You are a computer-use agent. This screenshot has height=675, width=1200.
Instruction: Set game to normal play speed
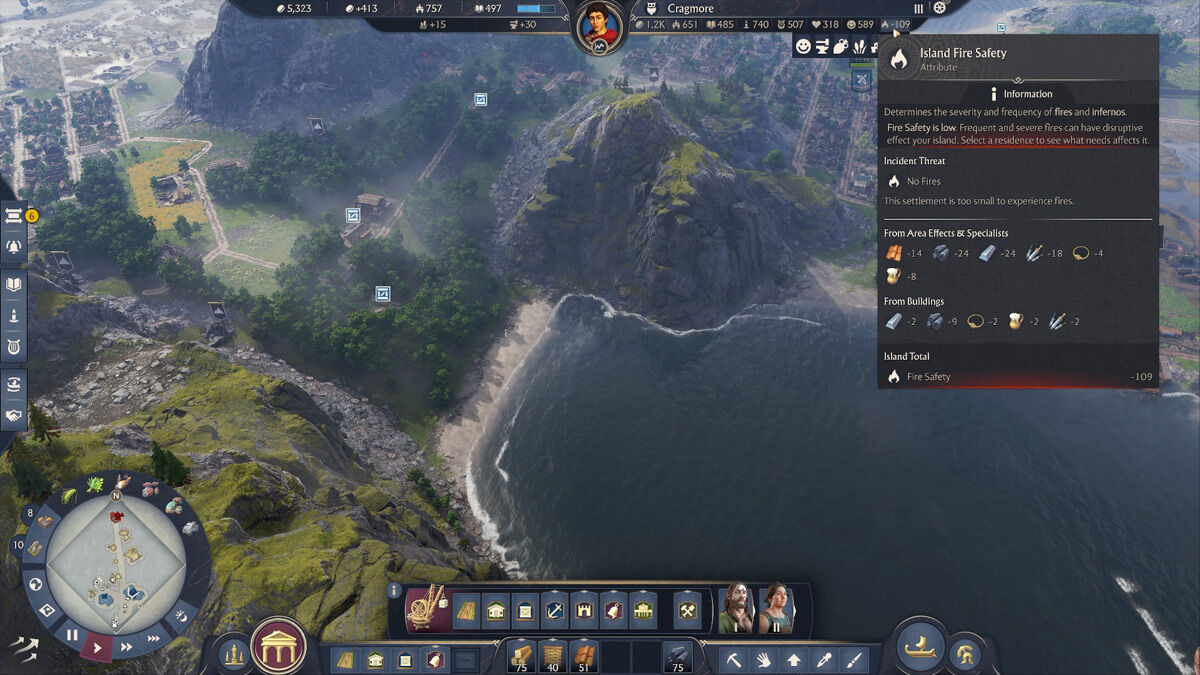[x=98, y=647]
